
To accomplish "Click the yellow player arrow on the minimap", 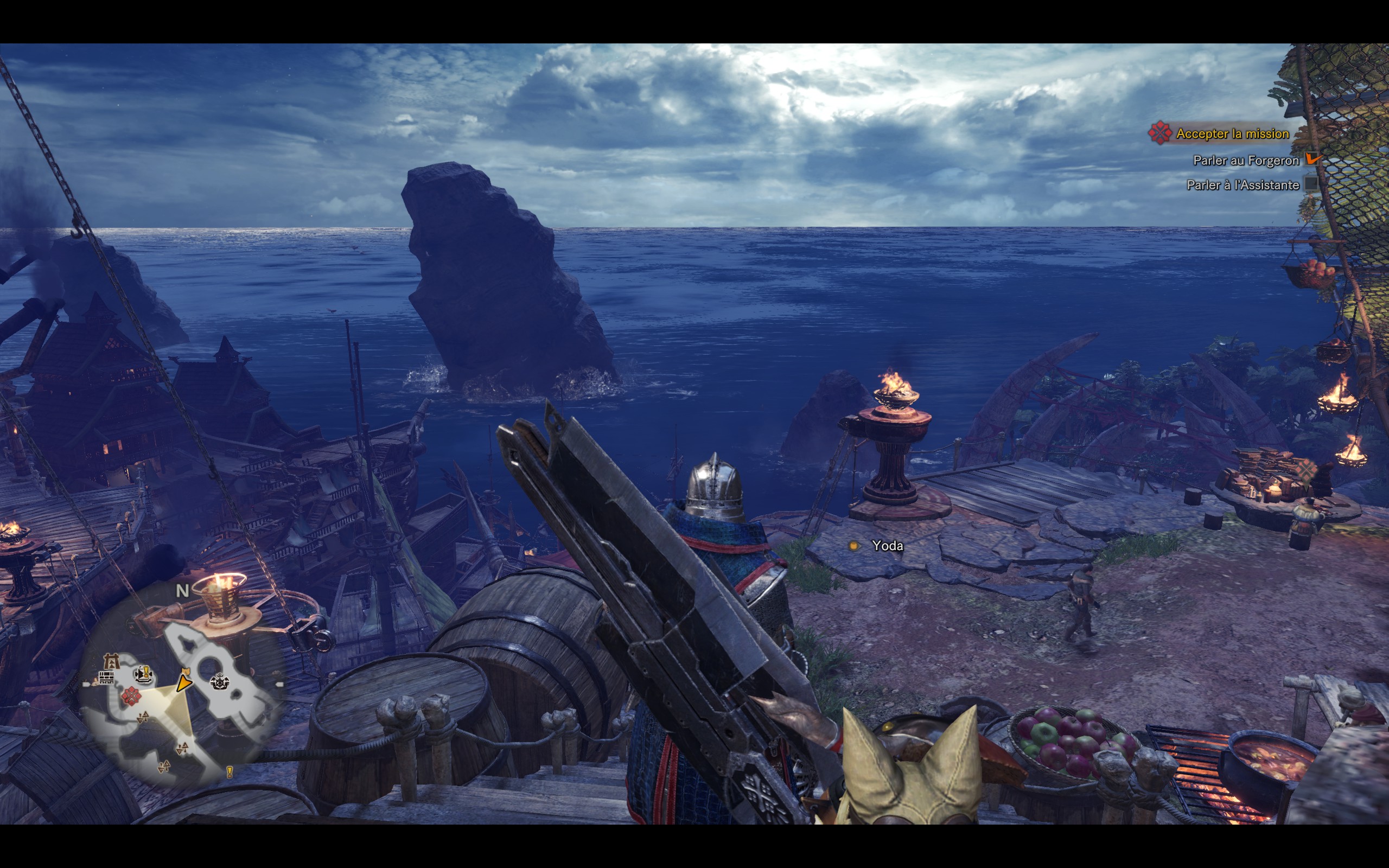I will coord(184,683).
